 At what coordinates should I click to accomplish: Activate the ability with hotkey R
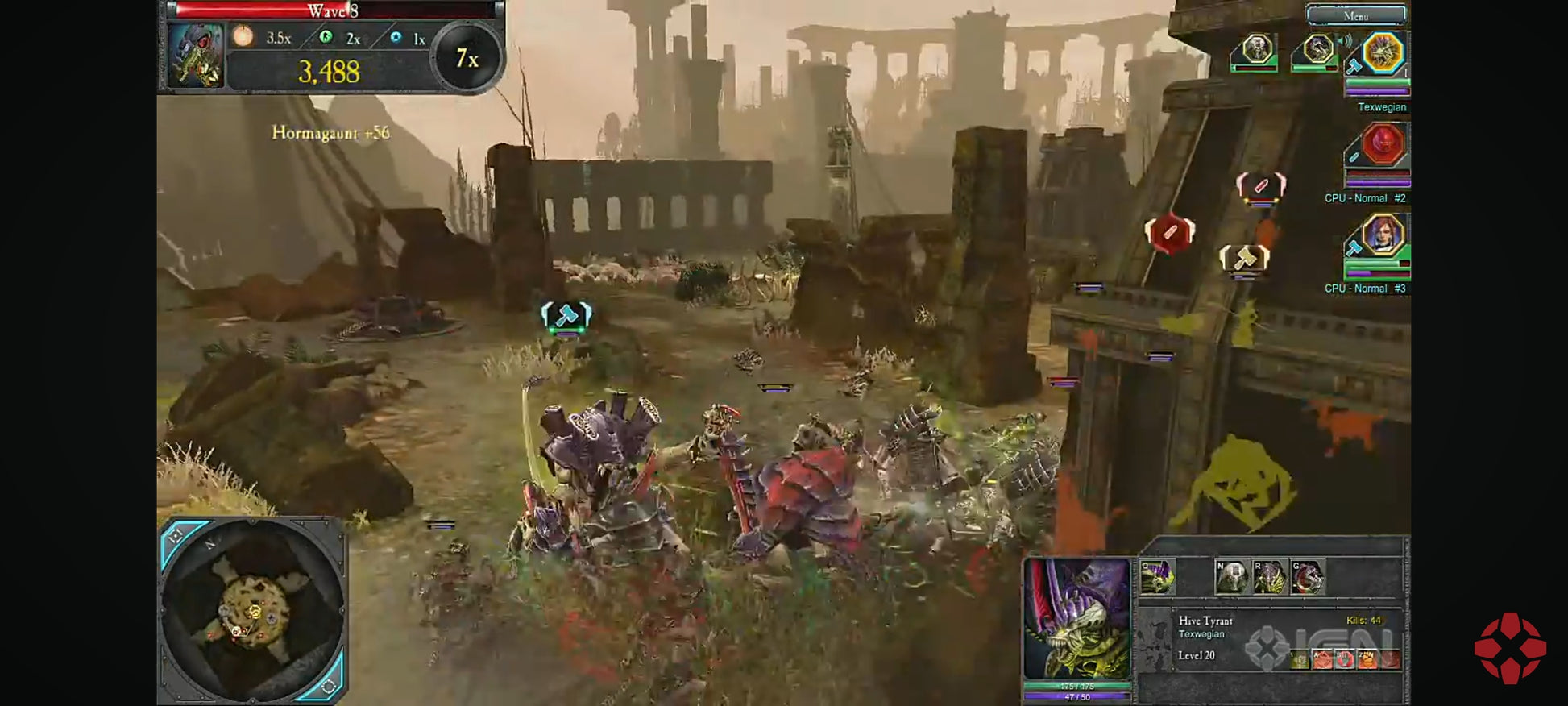click(x=1269, y=577)
